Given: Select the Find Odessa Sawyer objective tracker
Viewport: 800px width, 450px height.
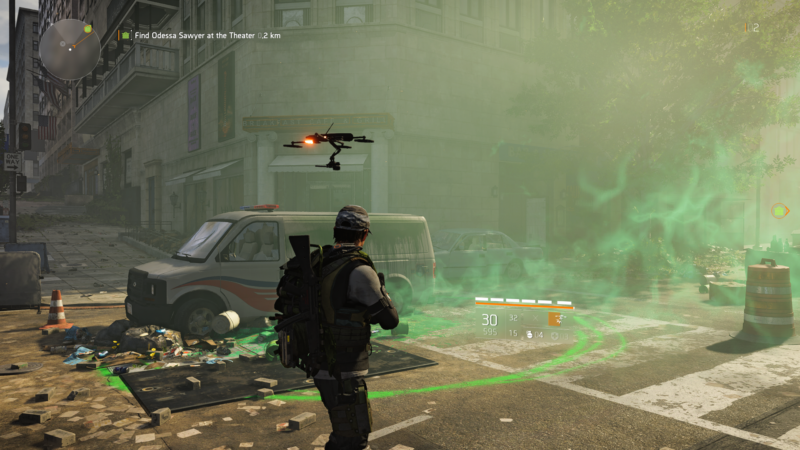Looking at the screenshot, I should coord(200,35).
